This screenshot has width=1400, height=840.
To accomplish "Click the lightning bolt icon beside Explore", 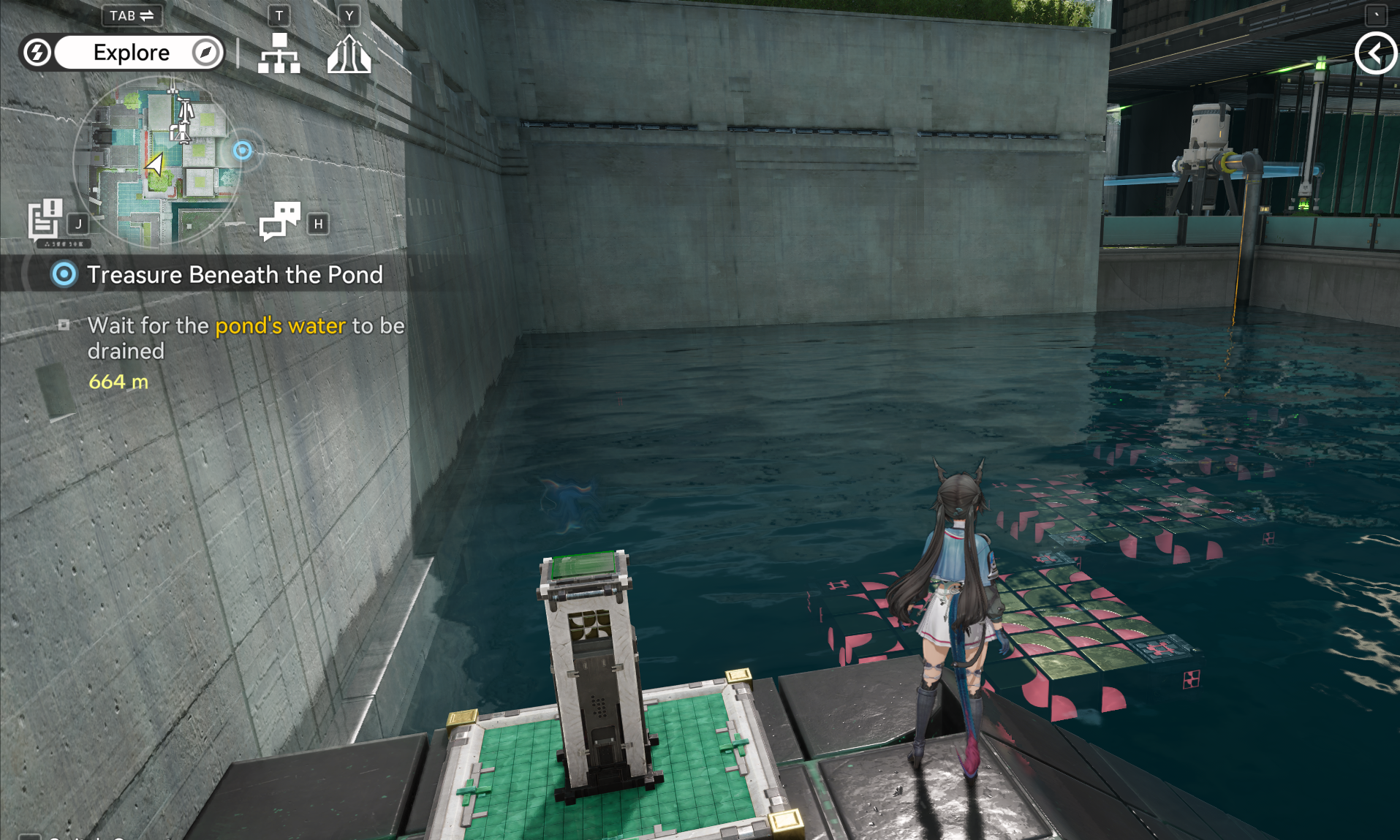I will tap(37, 53).
